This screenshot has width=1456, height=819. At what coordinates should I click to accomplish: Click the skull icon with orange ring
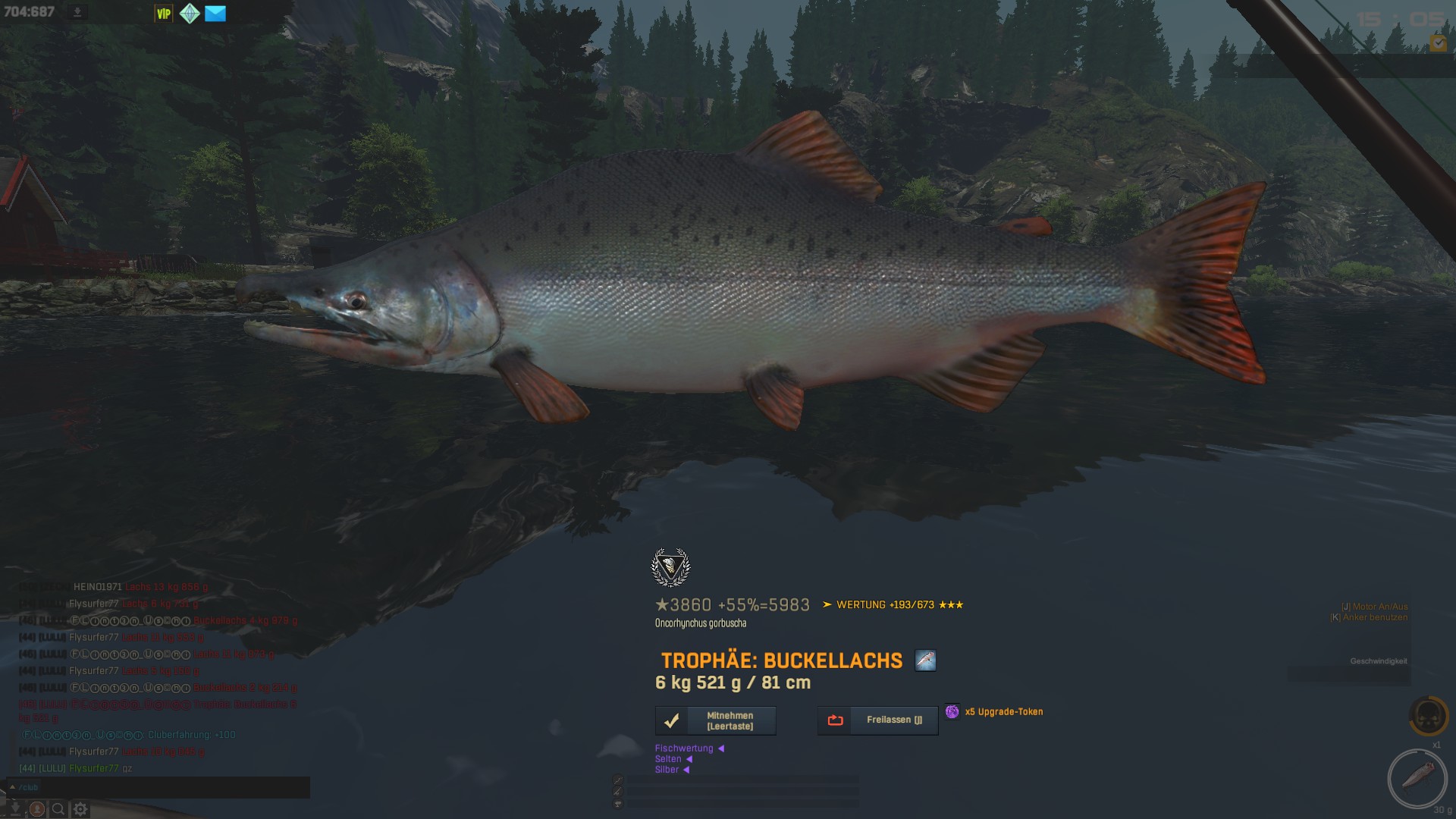(x=1428, y=716)
